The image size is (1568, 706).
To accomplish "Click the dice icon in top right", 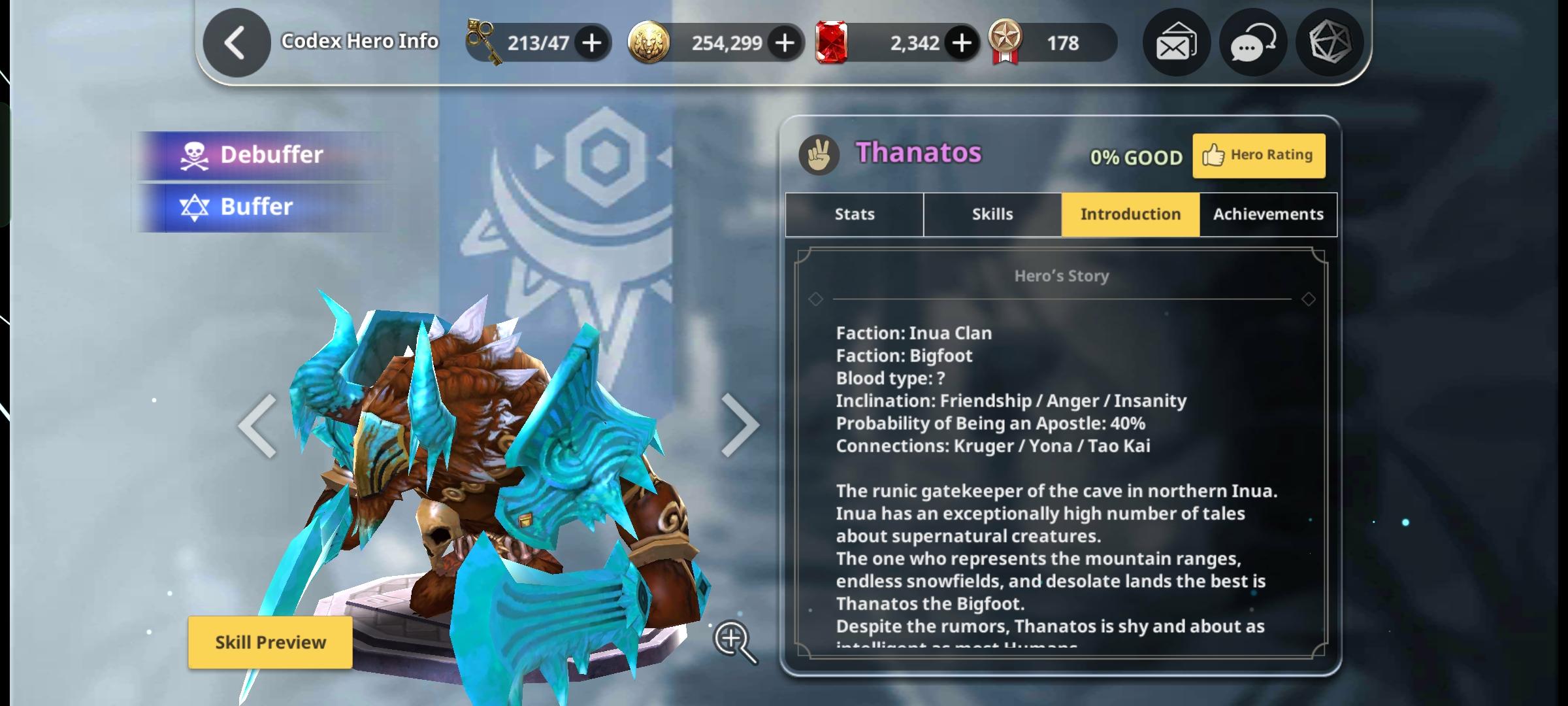I will (x=1329, y=42).
